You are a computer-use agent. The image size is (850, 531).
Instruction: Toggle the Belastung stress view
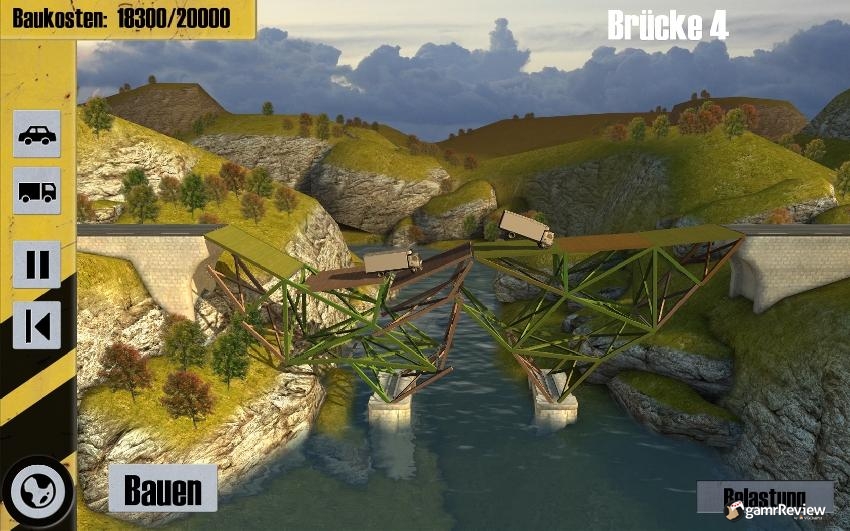[x=765, y=496]
